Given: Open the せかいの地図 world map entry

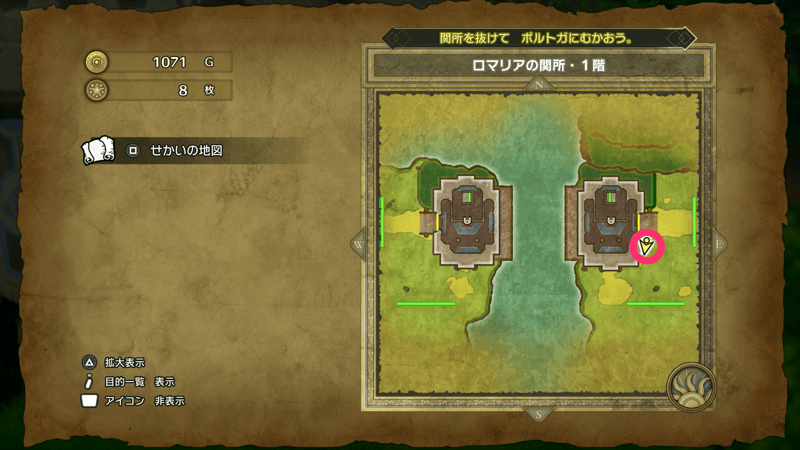Looking at the screenshot, I should coord(185,151).
